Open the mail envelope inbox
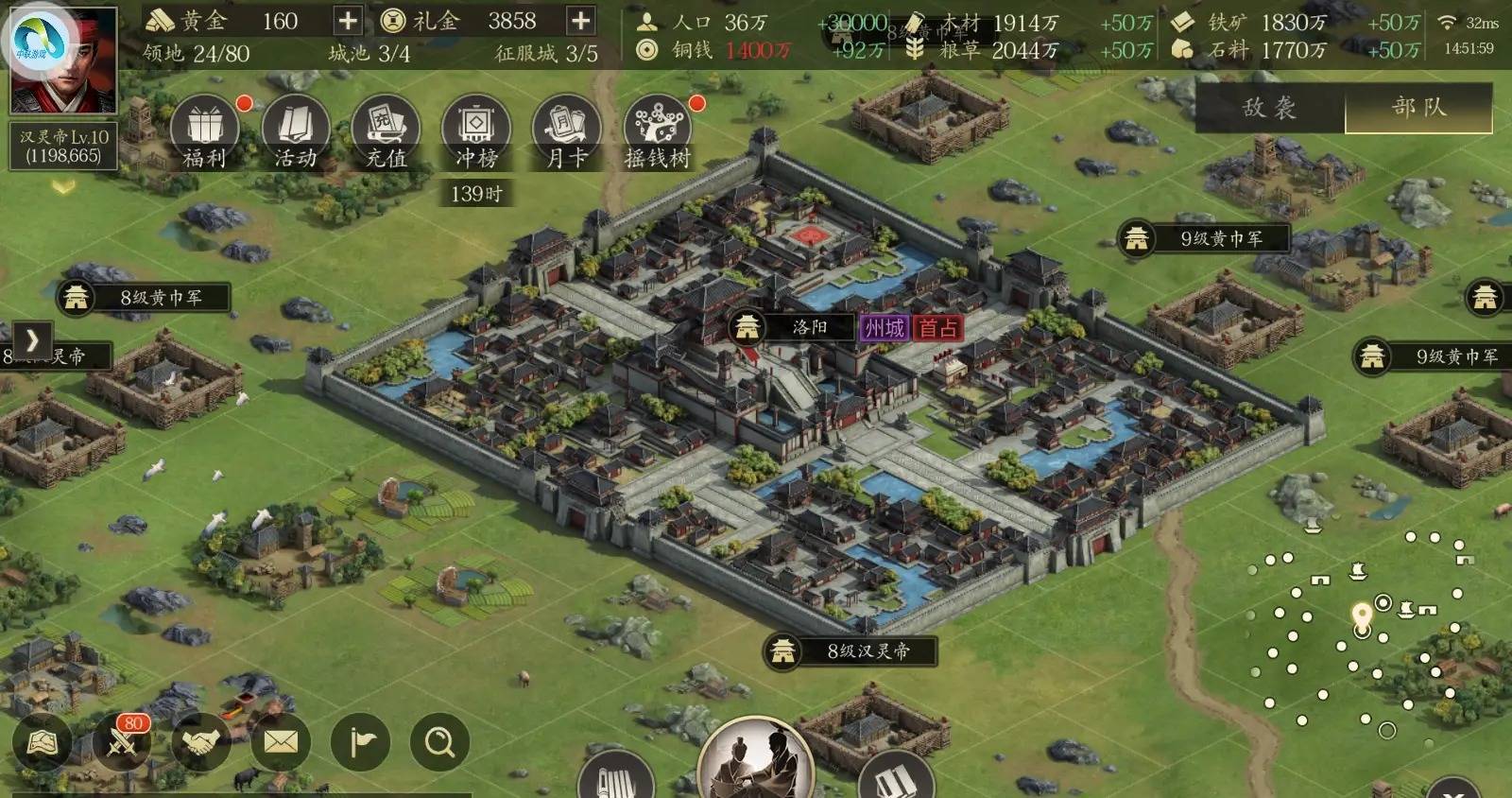Image resolution: width=1512 pixels, height=798 pixels. pyautogui.click(x=281, y=743)
